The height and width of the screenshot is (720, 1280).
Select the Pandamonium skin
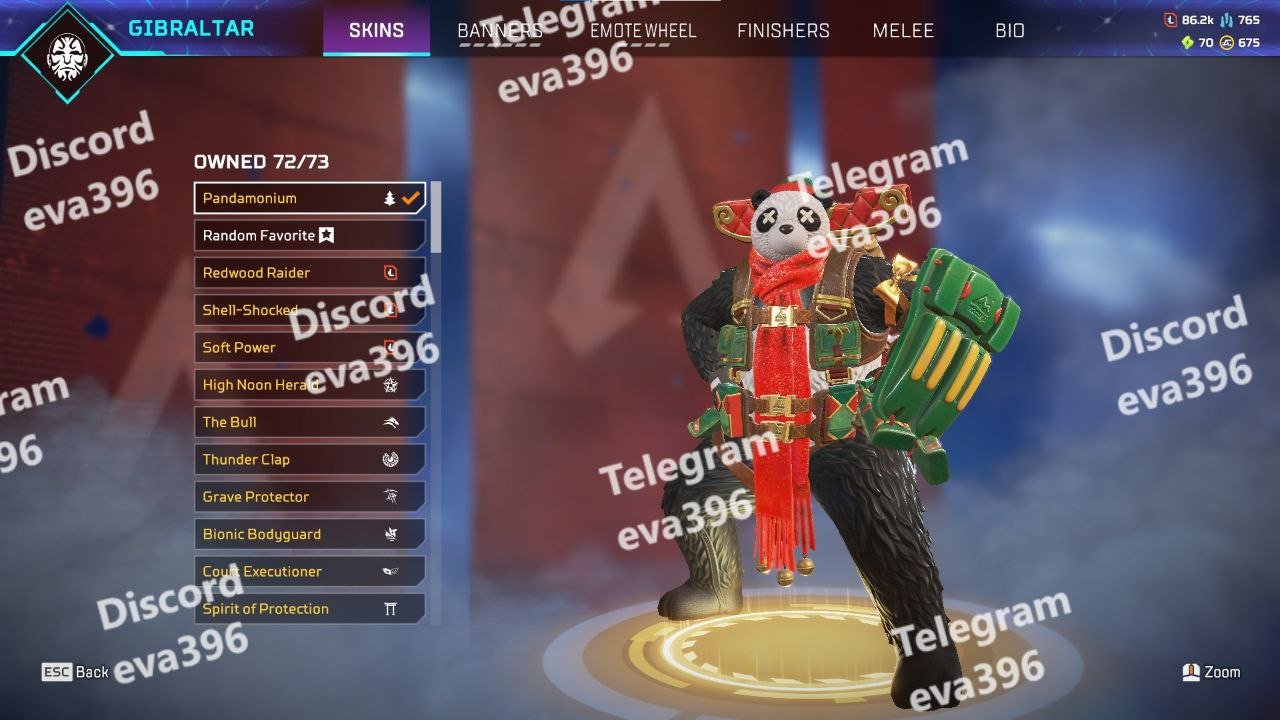click(x=309, y=198)
